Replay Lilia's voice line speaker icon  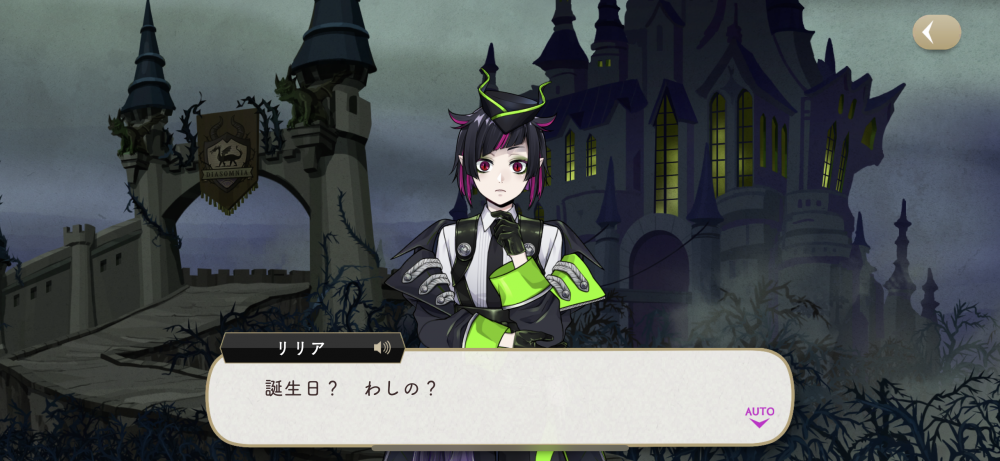(x=382, y=348)
